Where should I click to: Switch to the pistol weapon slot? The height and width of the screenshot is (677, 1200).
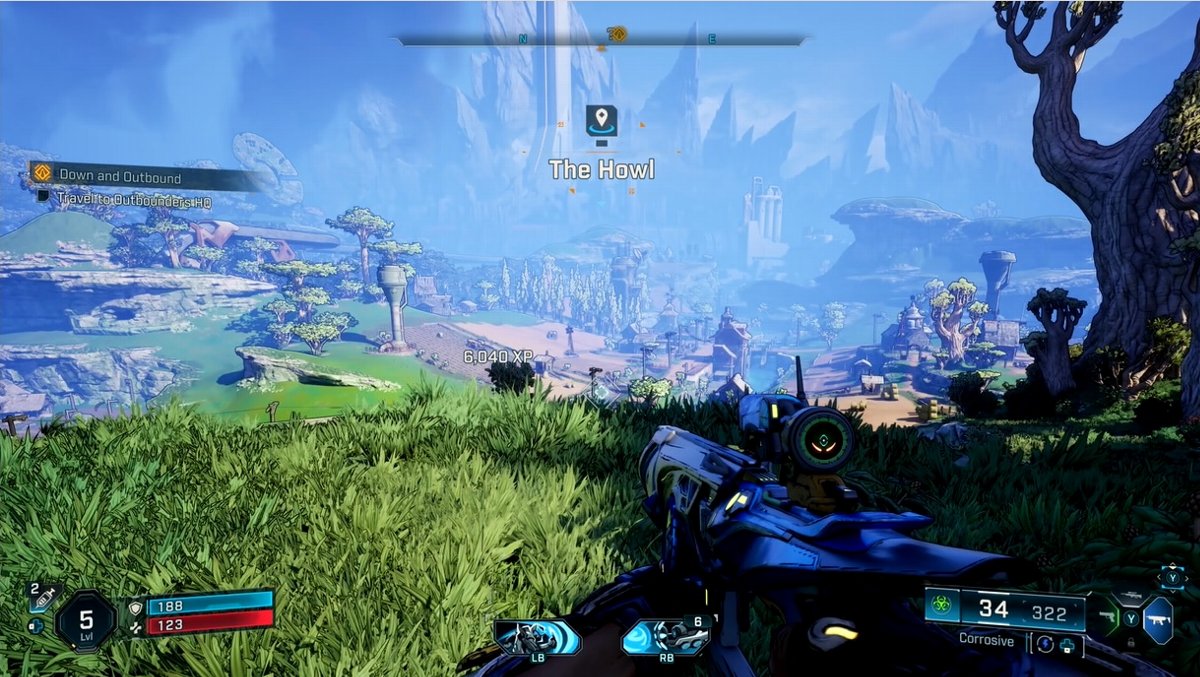pyautogui.click(x=1108, y=618)
